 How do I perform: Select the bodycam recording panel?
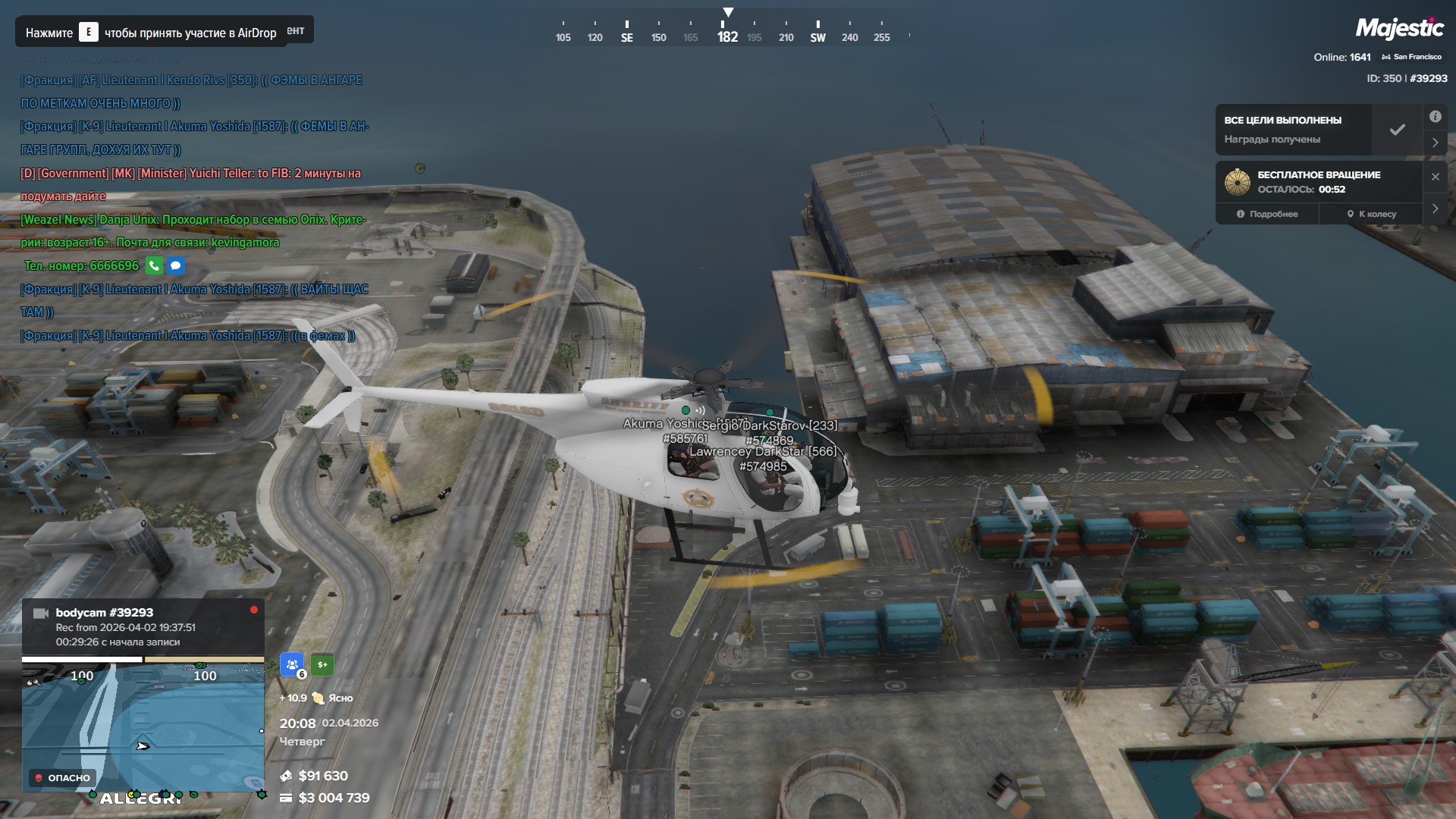click(143, 626)
